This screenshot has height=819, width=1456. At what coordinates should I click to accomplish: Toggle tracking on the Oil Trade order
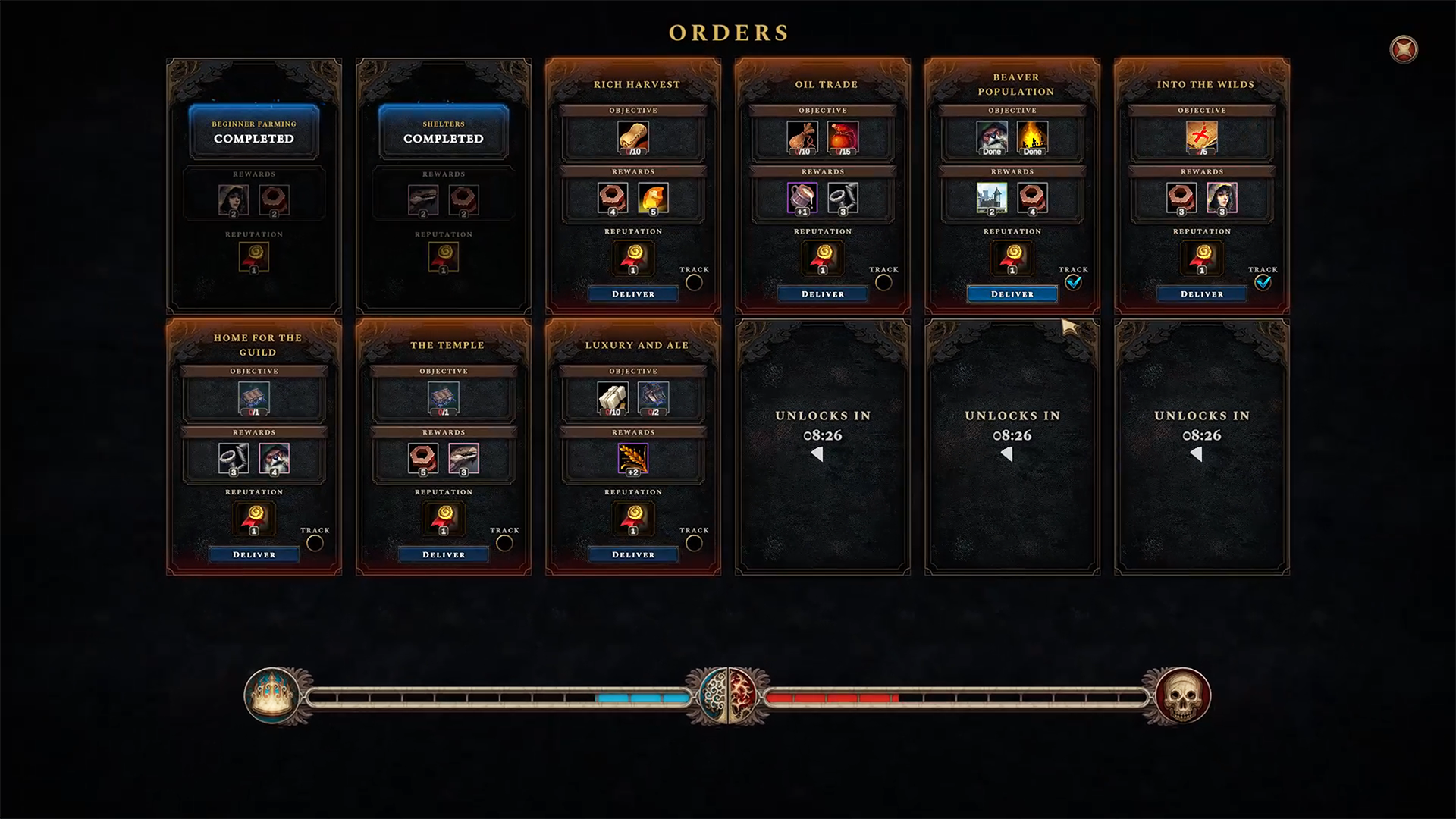[883, 283]
